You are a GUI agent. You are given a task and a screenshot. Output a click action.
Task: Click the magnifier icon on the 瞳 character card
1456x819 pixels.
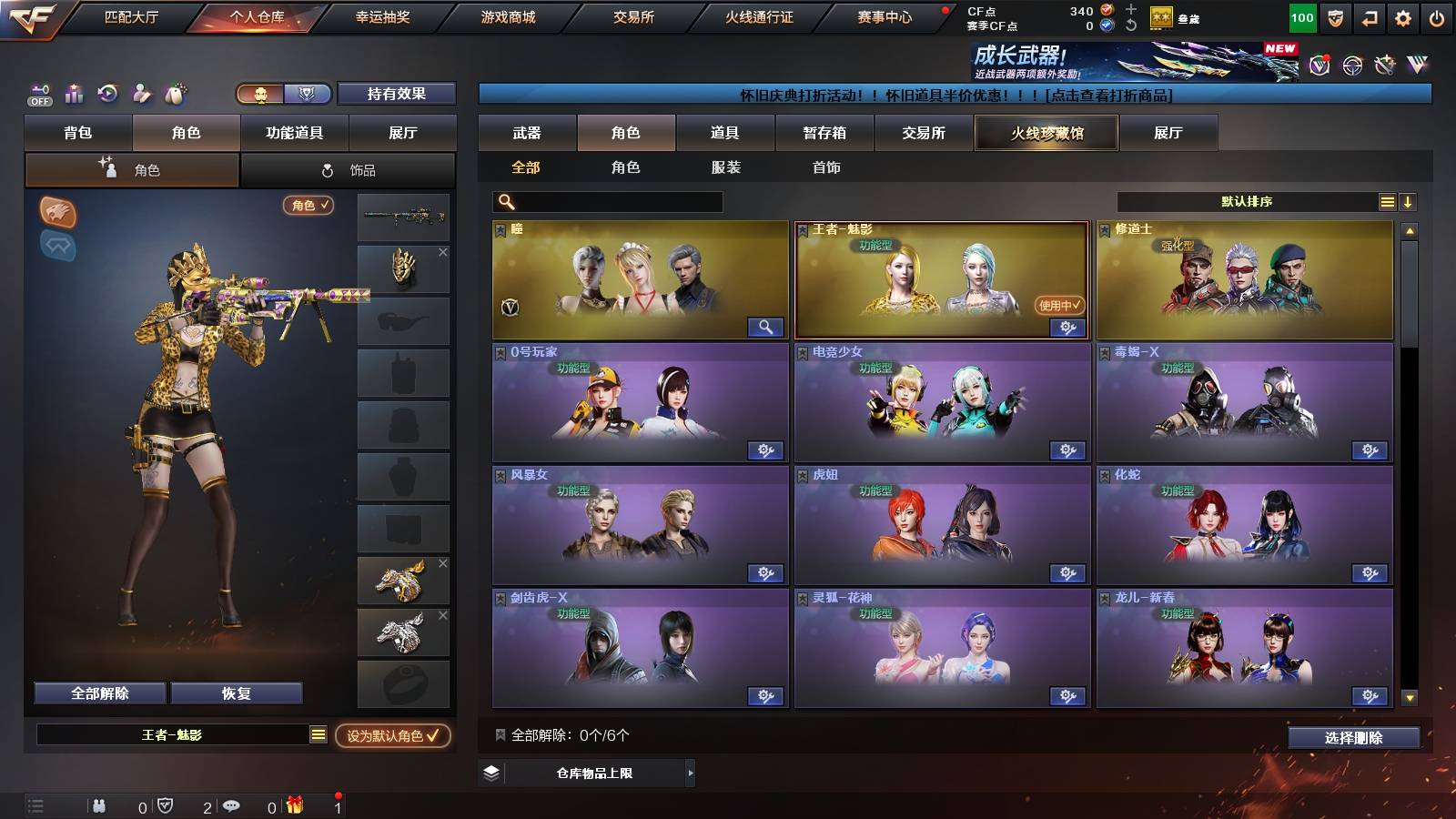(765, 326)
